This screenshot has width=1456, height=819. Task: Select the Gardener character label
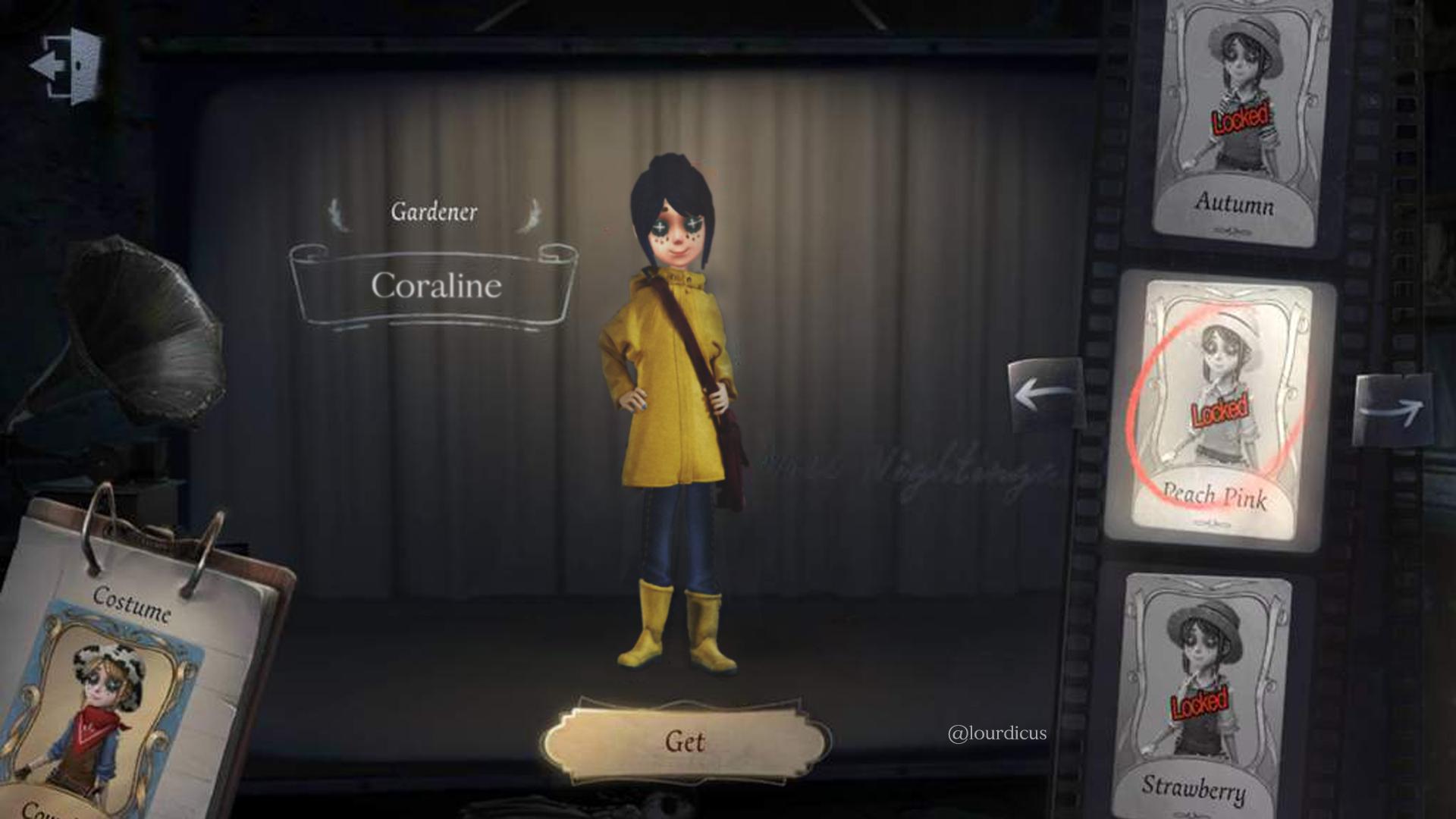435,212
